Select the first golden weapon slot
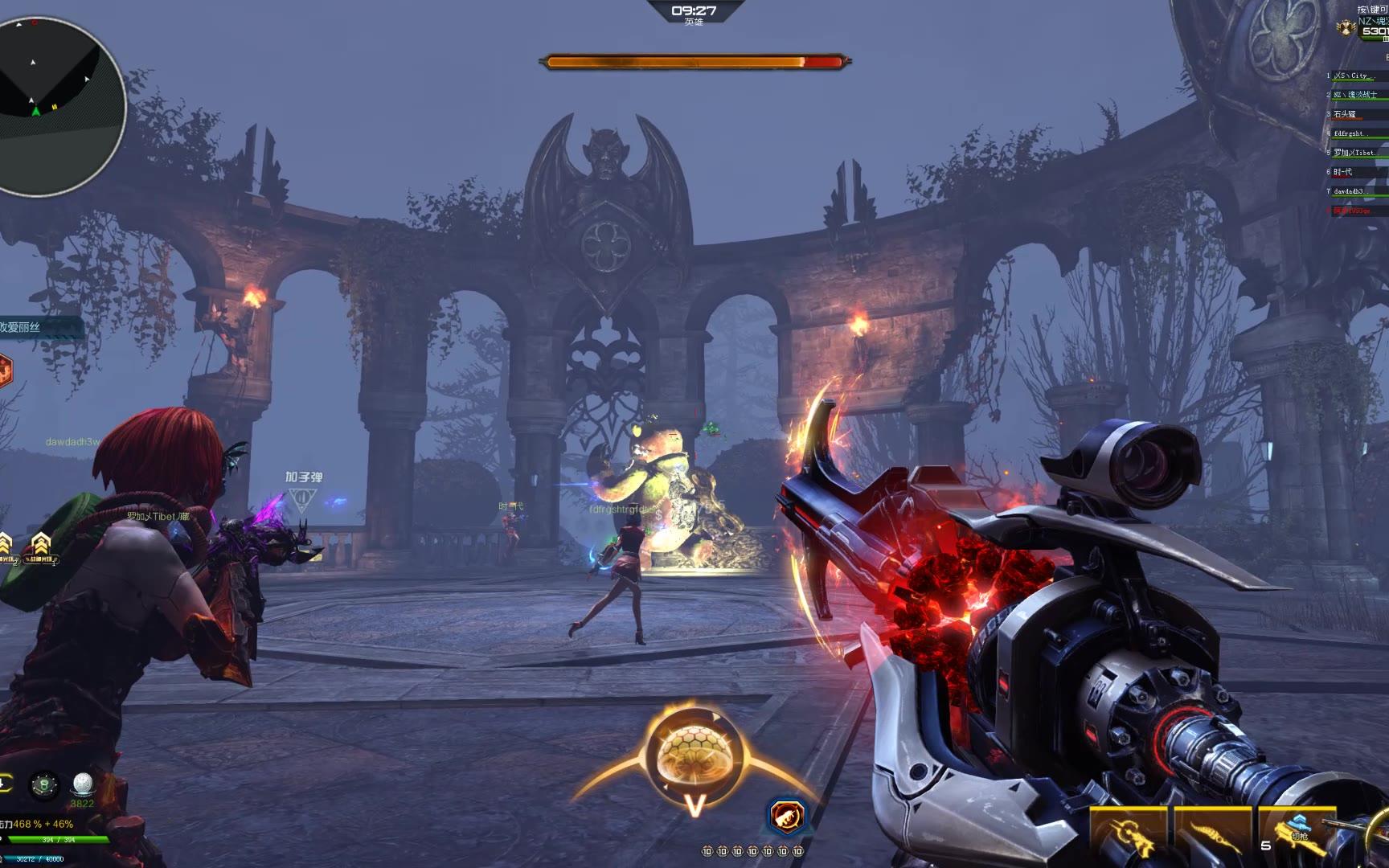The height and width of the screenshot is (868, 1389). (1129, 836)
